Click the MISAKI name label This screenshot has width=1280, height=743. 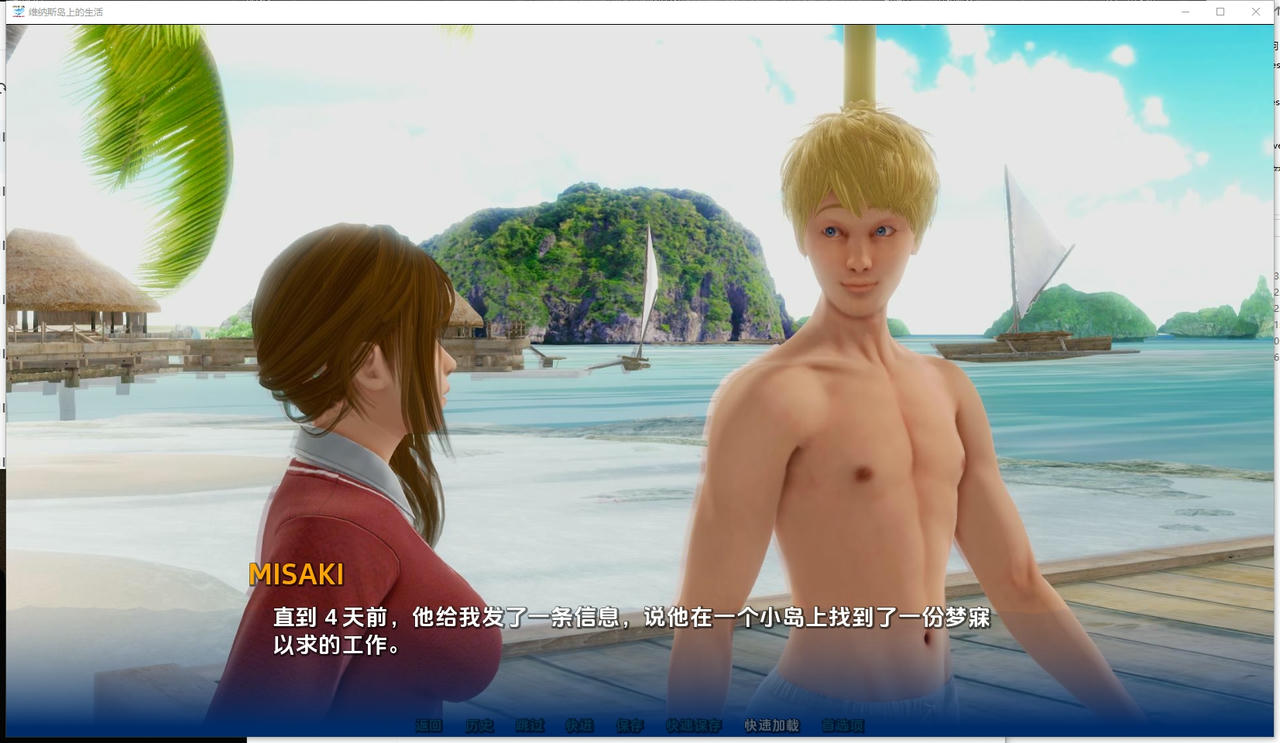[297, 574]
